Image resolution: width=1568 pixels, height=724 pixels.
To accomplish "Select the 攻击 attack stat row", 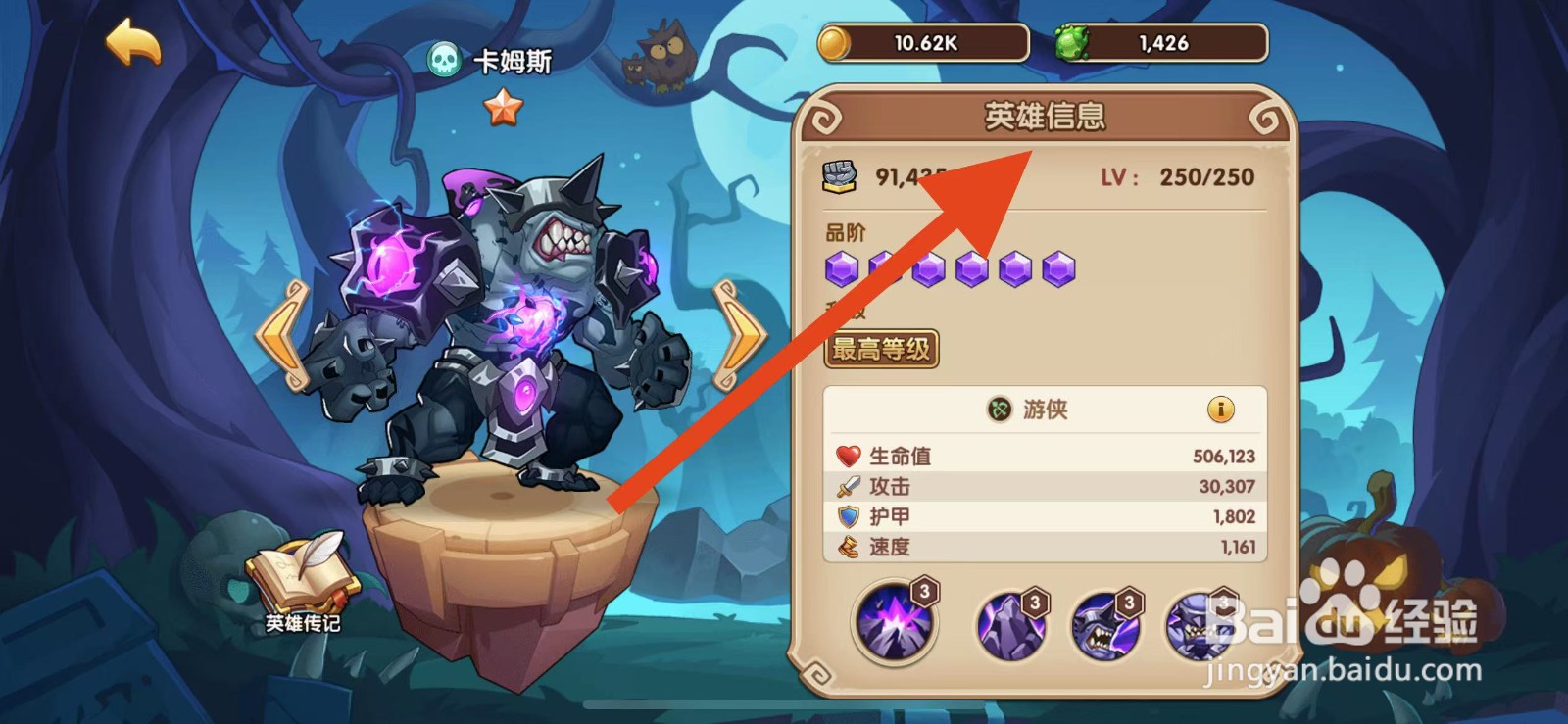I will pyautogui.click(x=1039, y=485).
